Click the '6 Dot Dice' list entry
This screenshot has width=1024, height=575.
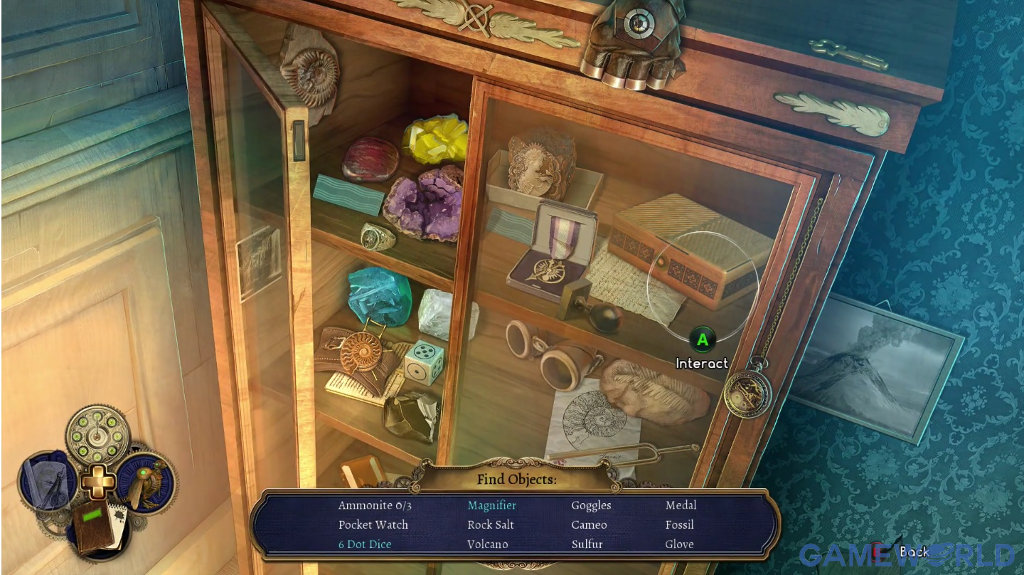[364, 544]
